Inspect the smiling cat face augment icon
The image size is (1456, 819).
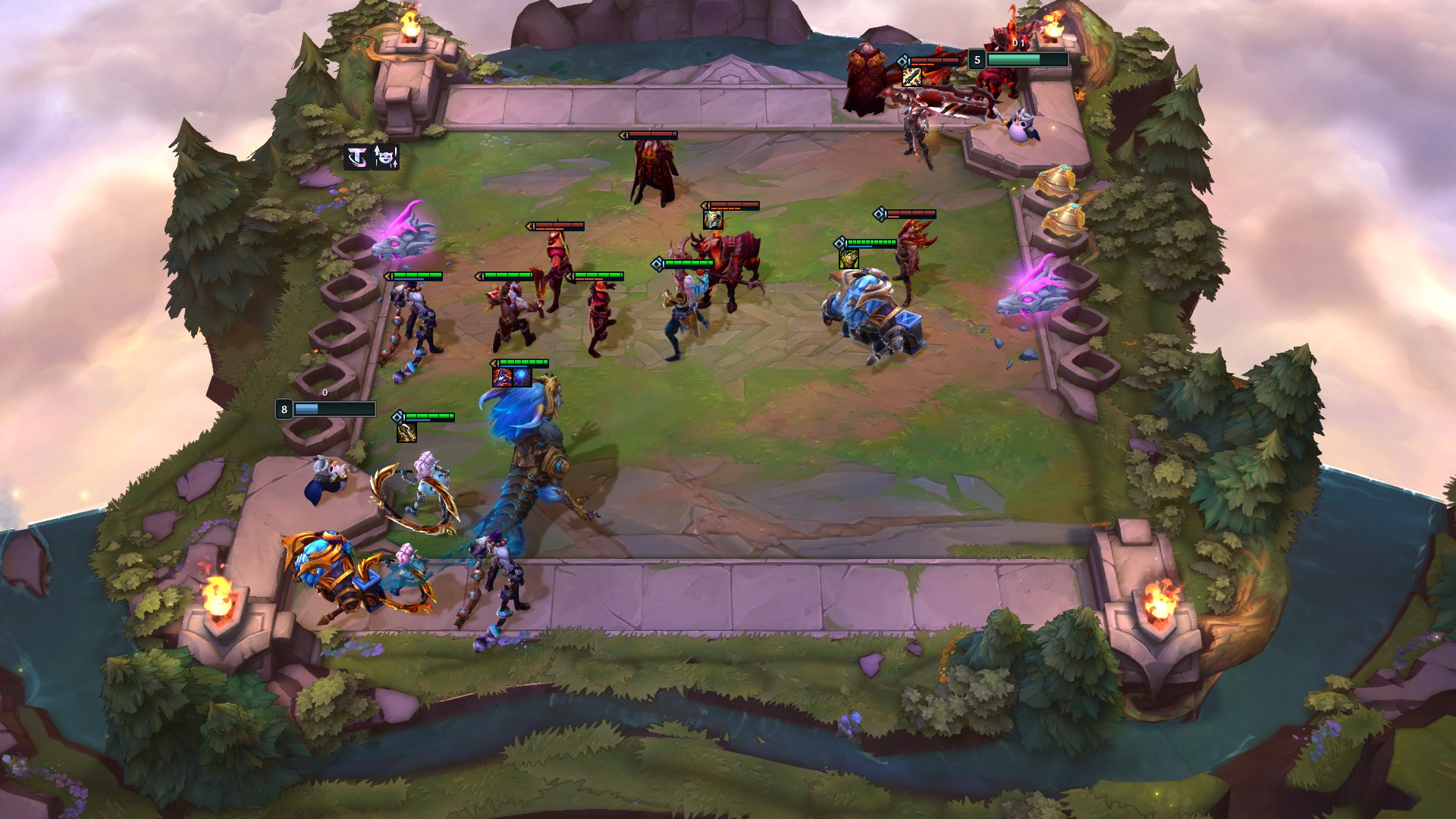(386, 158)
